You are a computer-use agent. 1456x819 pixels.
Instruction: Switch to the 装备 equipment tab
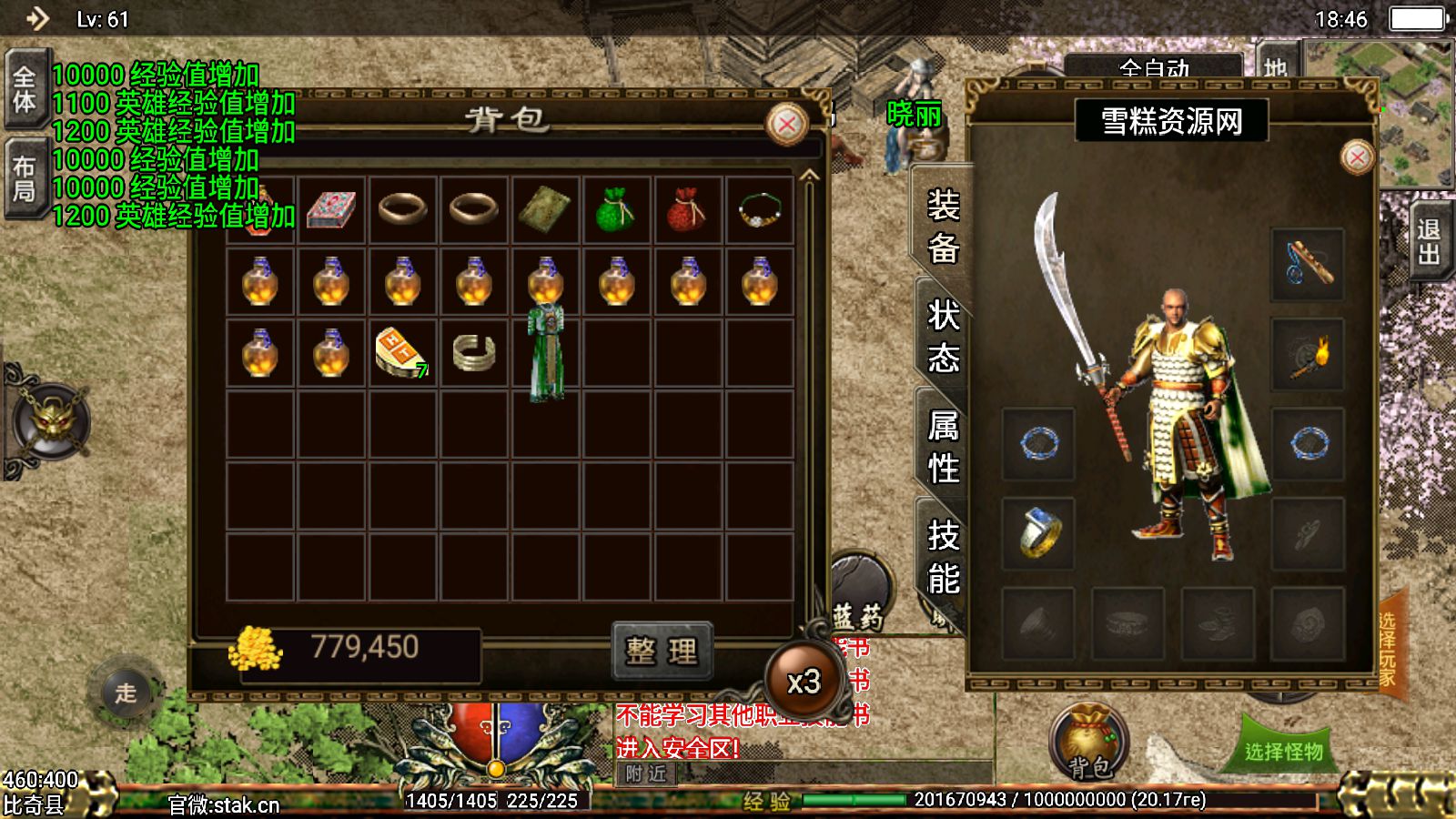[944, 226]
